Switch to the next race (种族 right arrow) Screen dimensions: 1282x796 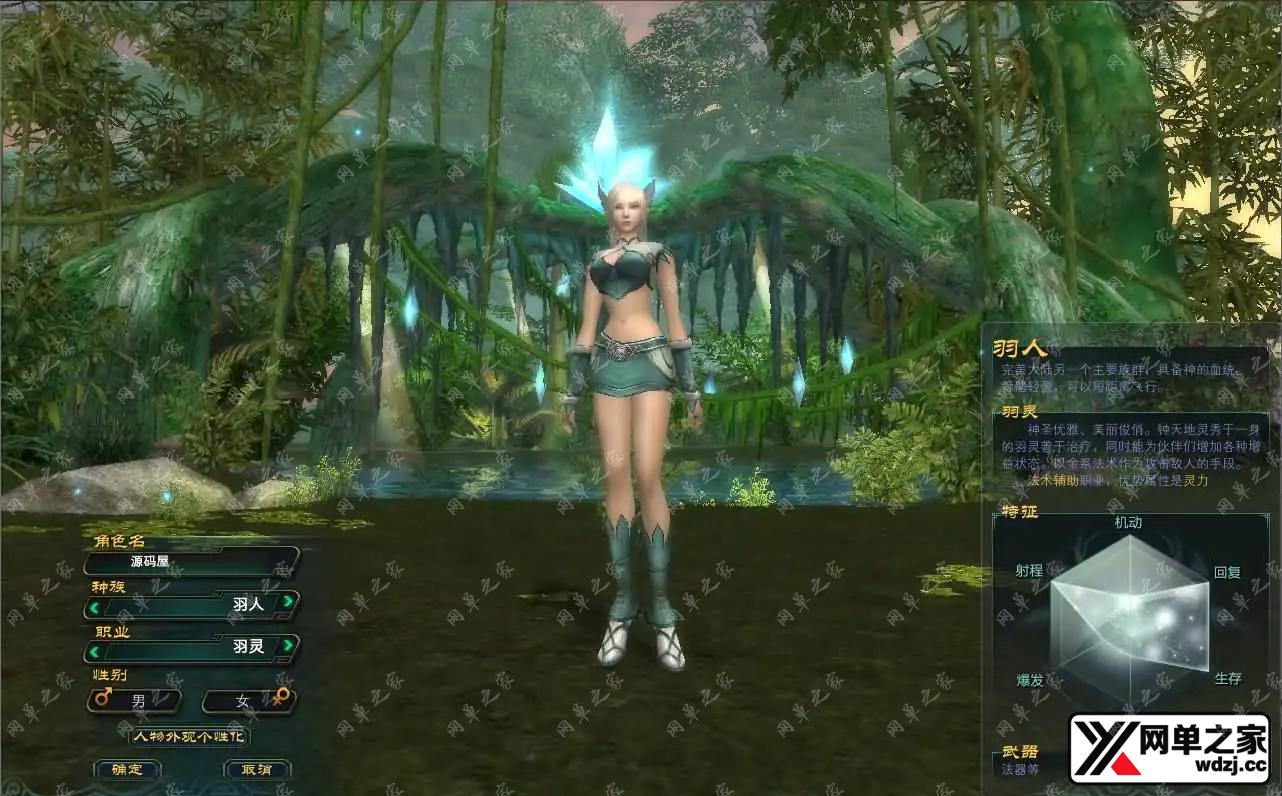point(288,602)
